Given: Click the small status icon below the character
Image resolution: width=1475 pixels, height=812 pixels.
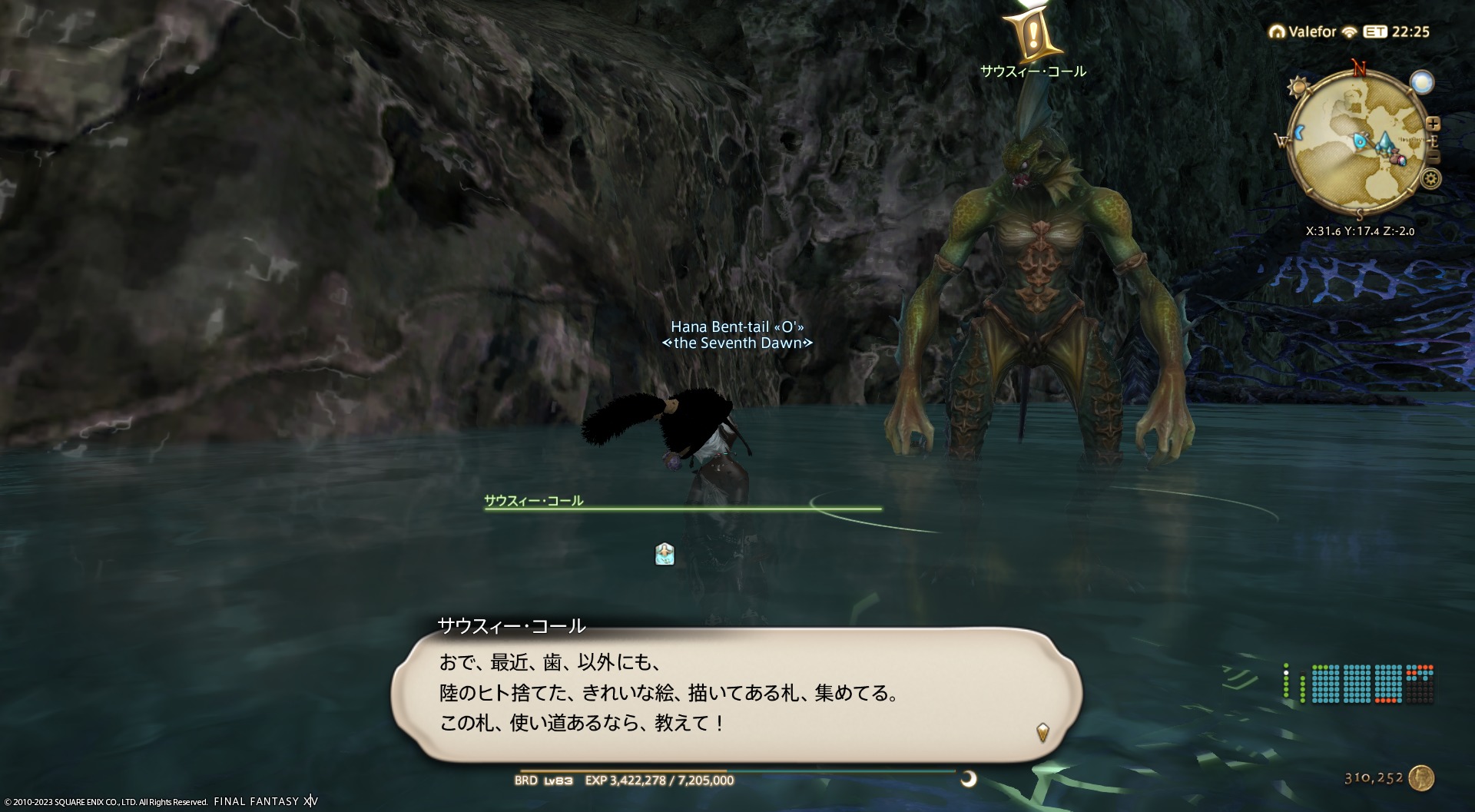Looking at the screenshot, I should 665,554.
